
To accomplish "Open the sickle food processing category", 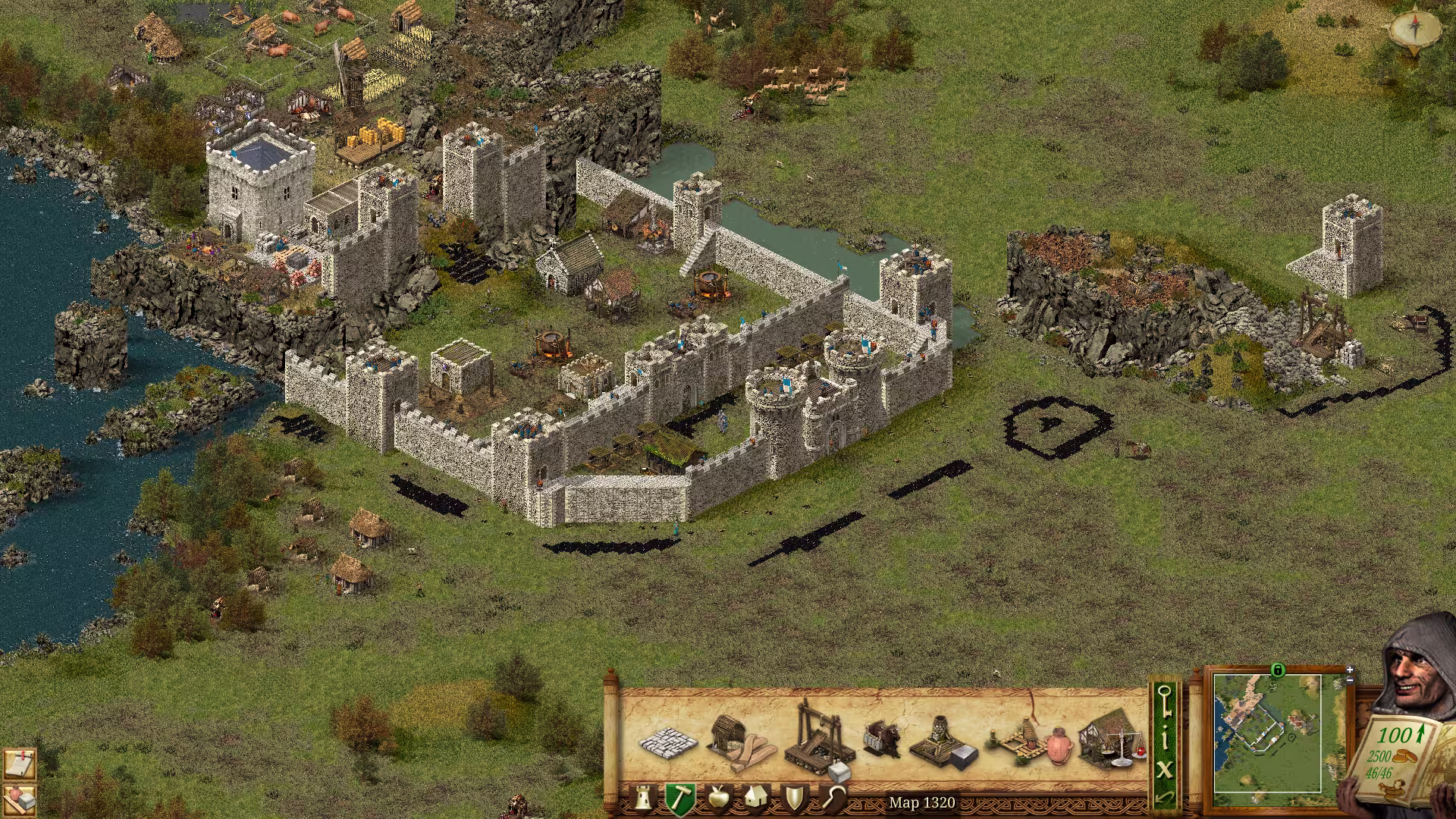I will point(833,799).
